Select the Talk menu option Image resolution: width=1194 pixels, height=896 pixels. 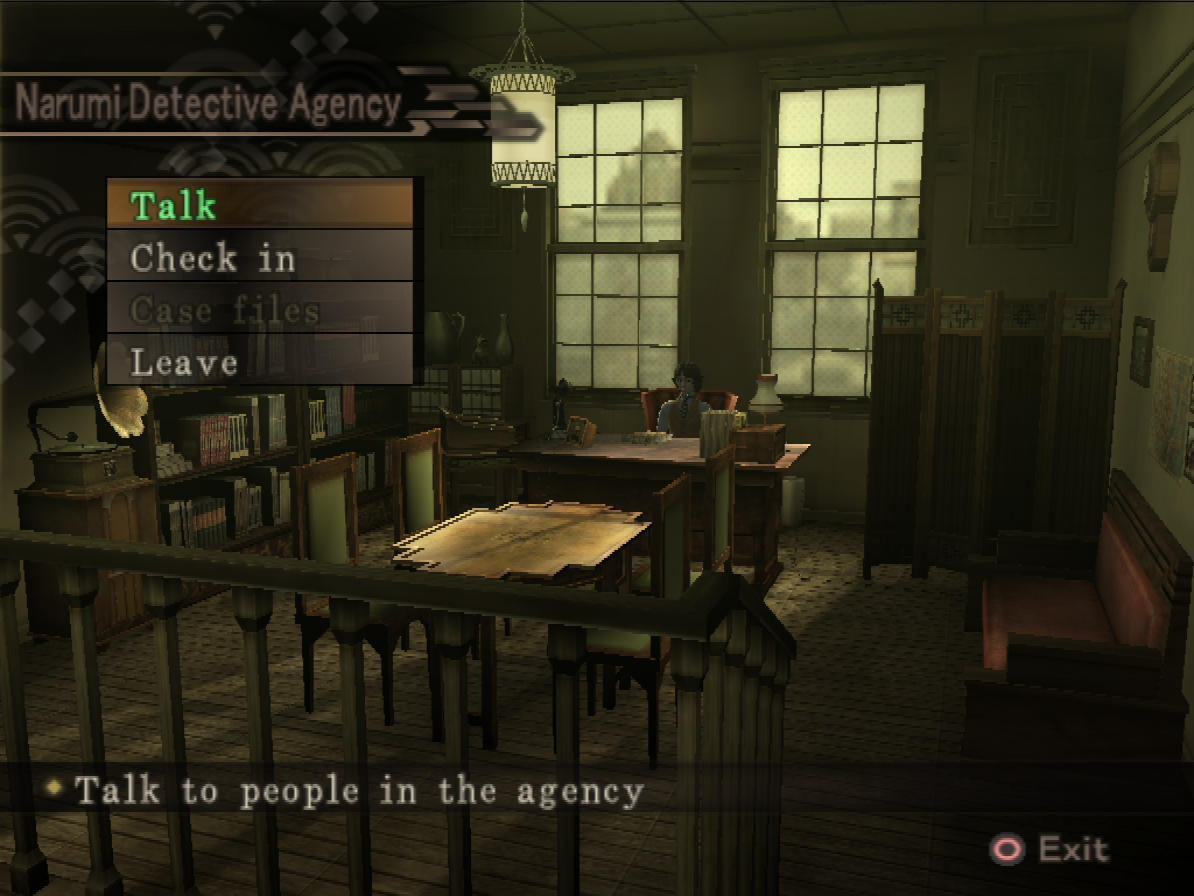click(259, 205)
